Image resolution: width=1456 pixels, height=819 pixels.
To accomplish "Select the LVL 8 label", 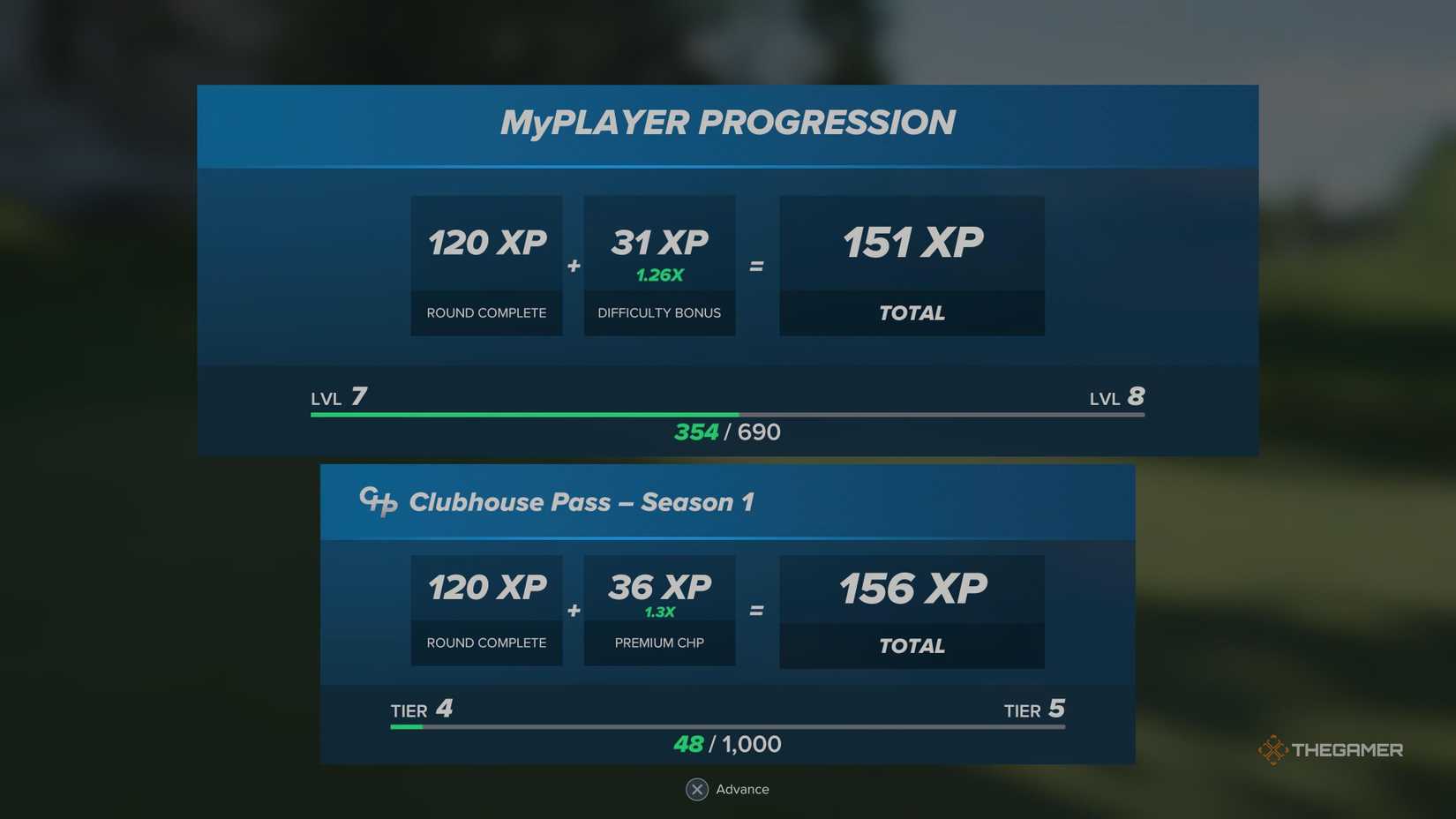I will click(x=1116, y=397).
